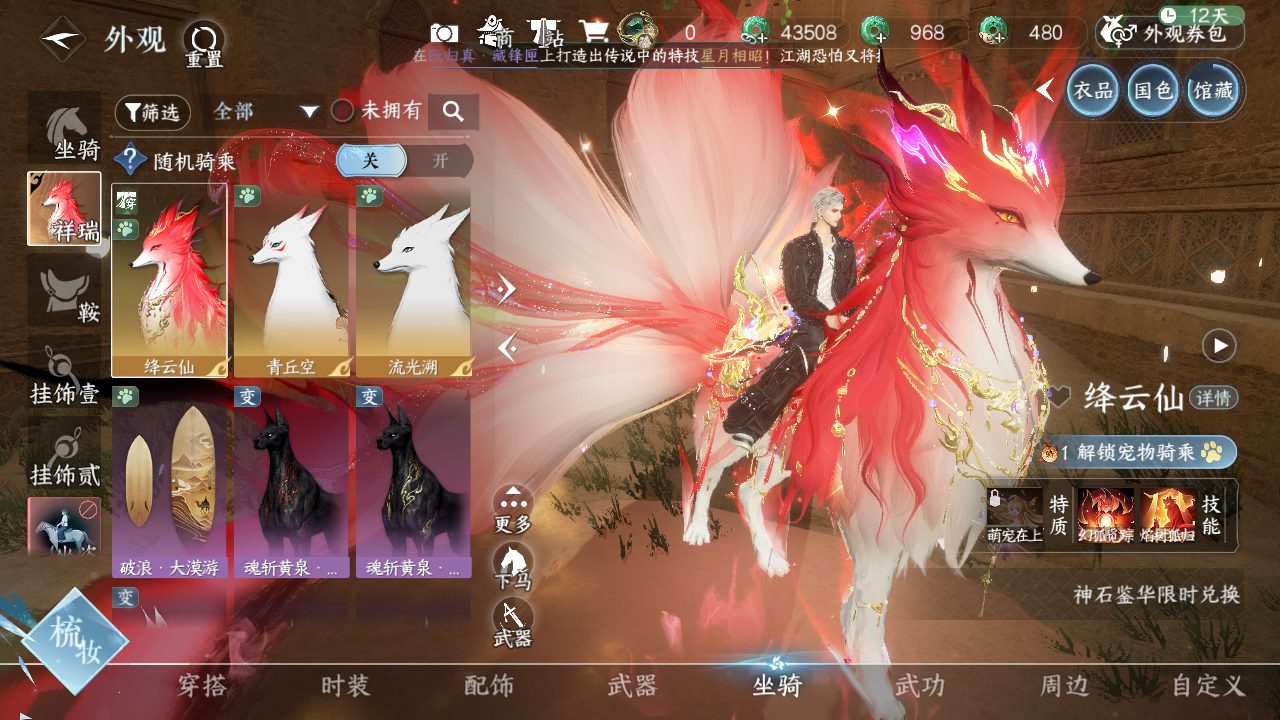This screenshot has width=1280, height=720.
Task: Go back using the top-left arrow
Action: click(61, 40)
